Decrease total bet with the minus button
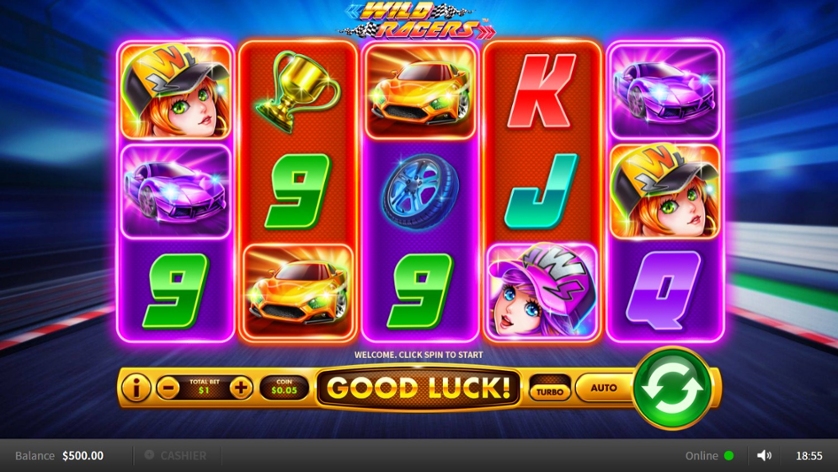This screenshot has width=838, height=472. 168,387
